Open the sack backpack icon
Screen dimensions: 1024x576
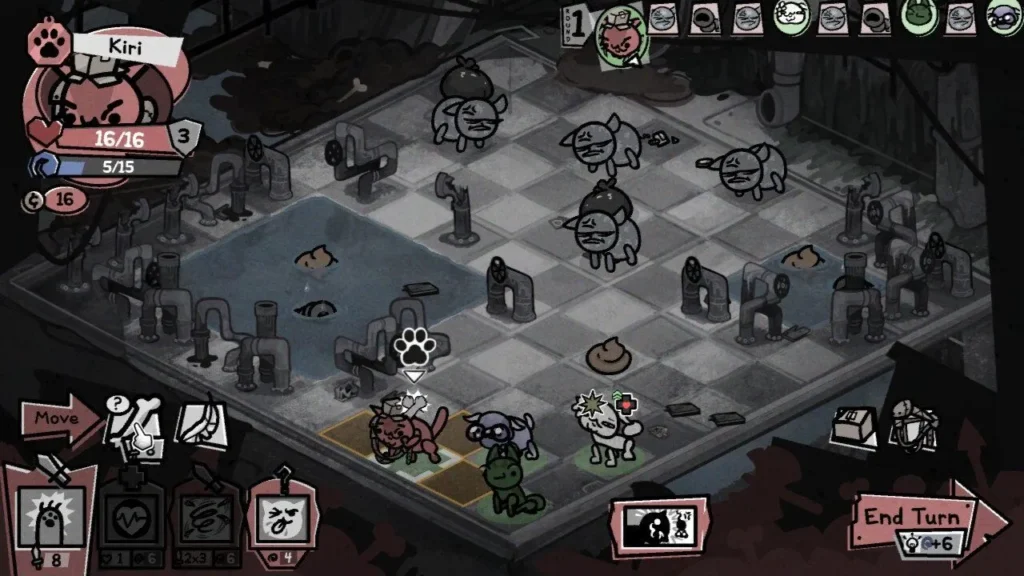tap(912, 422)
